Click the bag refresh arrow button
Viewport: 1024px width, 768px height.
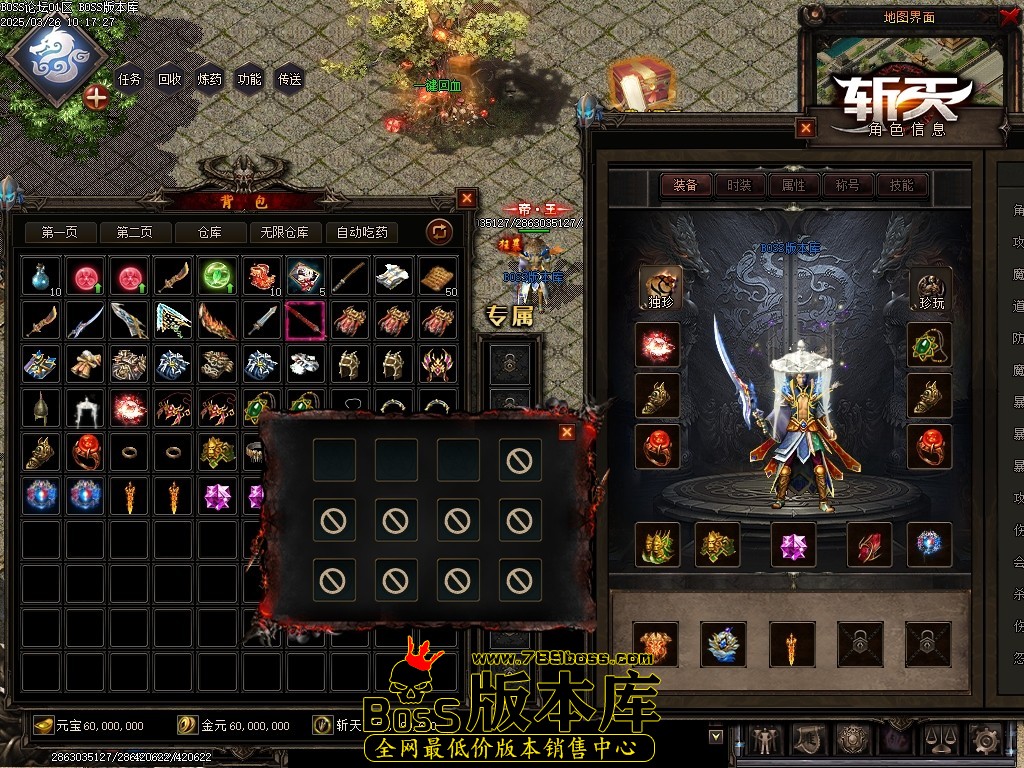pyautogui.click(x=439, y=232)
